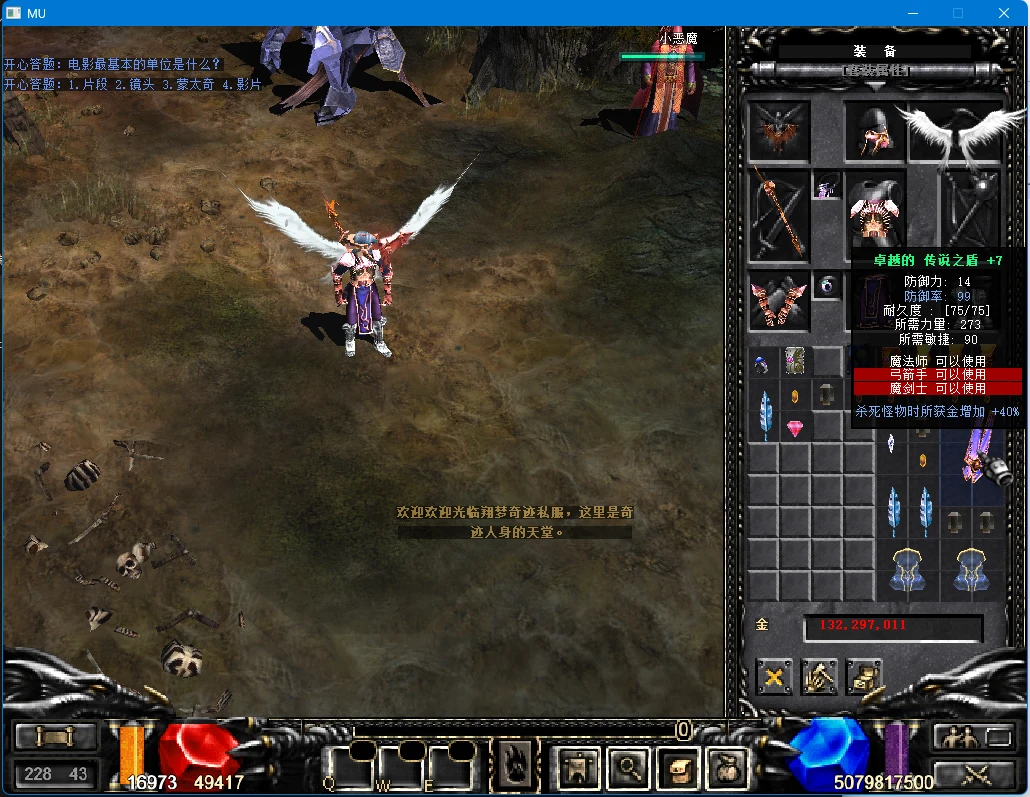The width and height of the screenshot is (1030, 797).
Task: Pick the pink gem in the inventory
Action: tap(796, 428)
